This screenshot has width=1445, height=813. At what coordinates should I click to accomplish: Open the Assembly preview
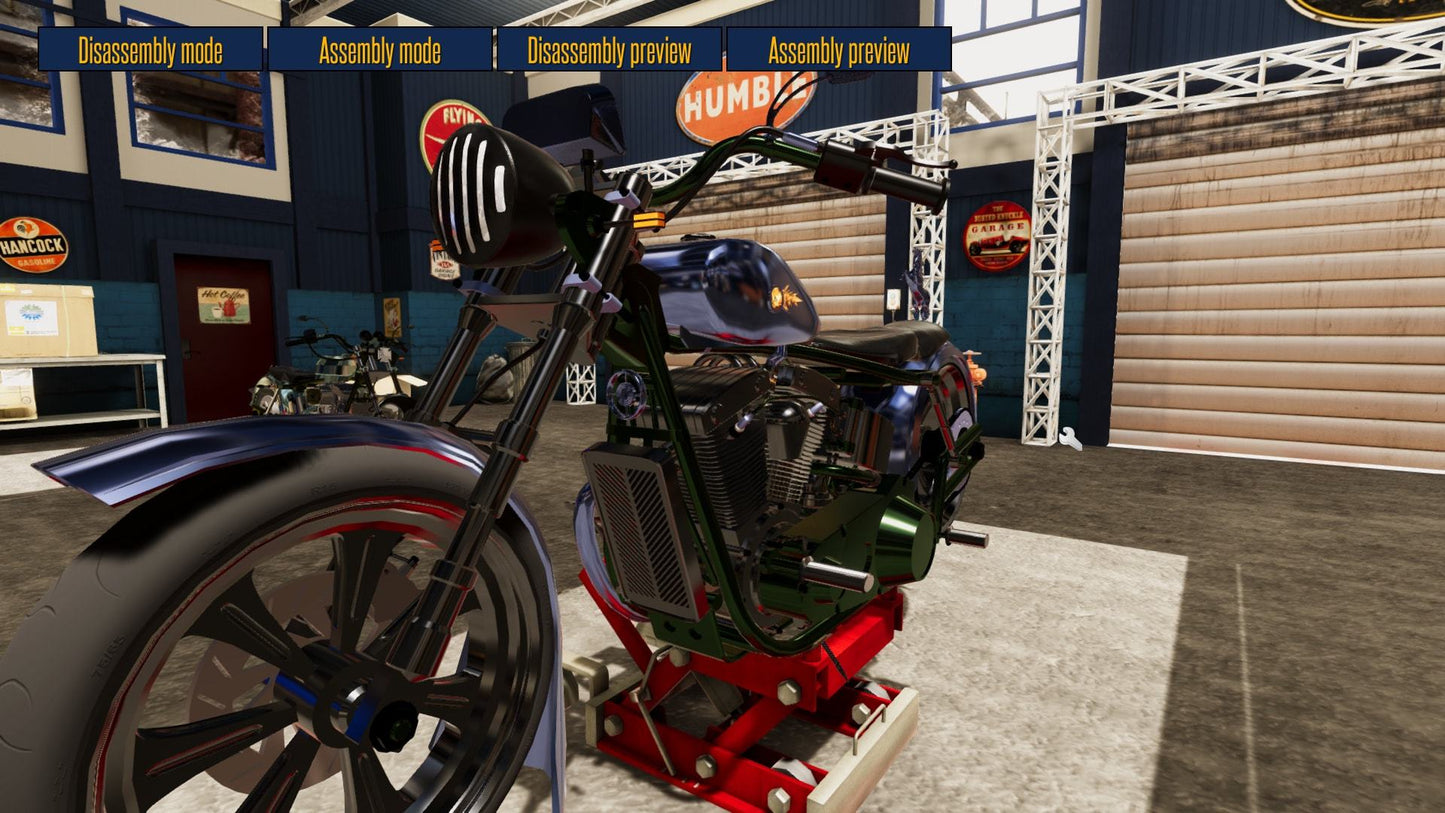(x=838, y=50)
